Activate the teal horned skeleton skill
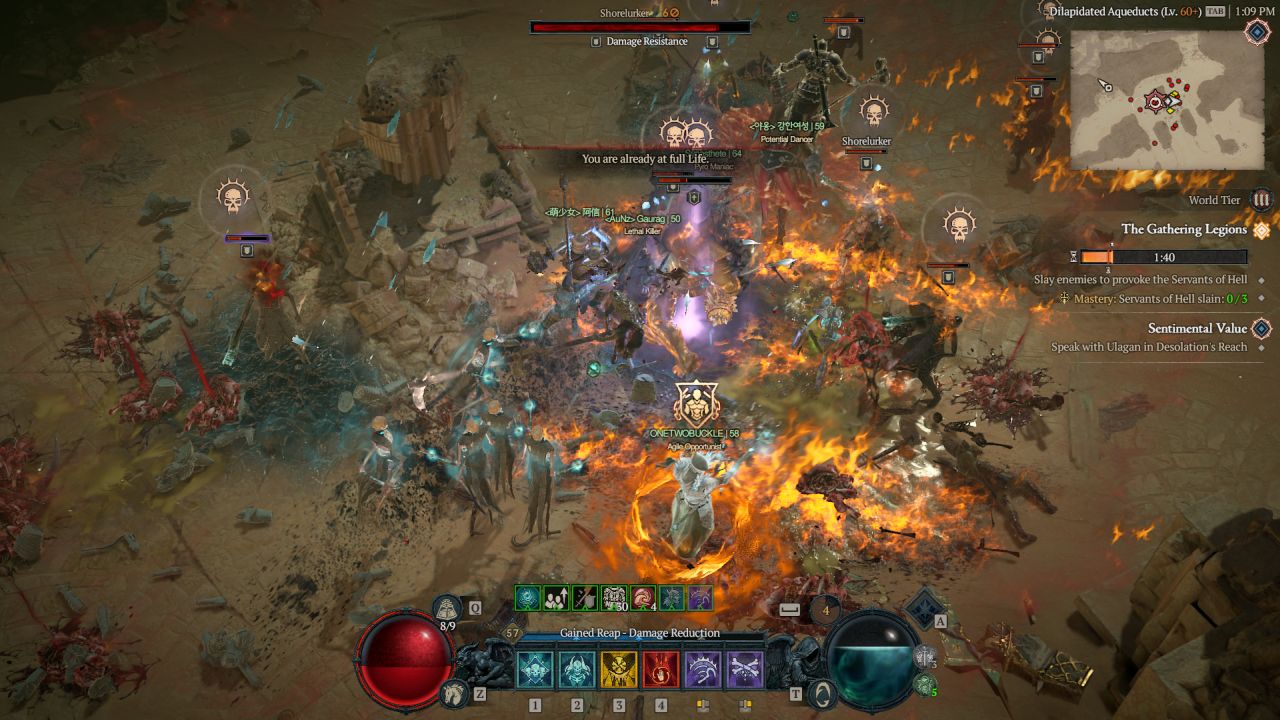The height and width of the screenshot is (720, 1280). 577,669
